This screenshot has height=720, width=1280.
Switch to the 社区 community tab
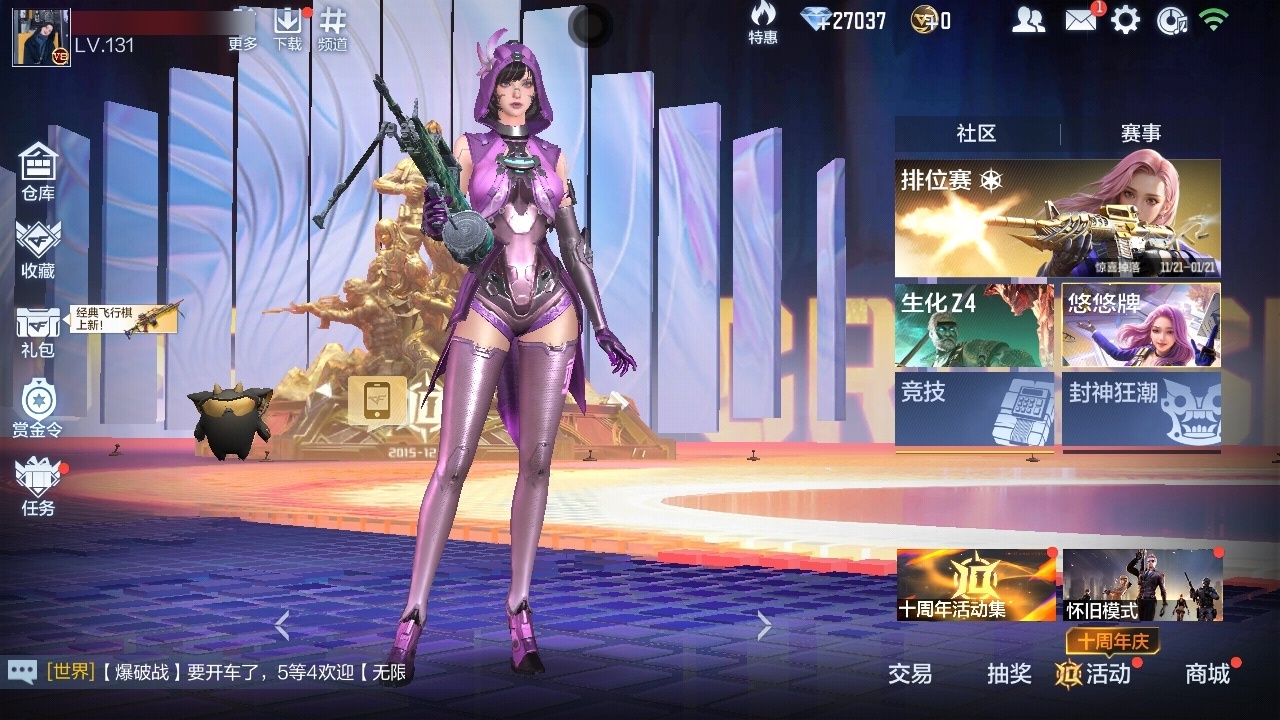(x=976, y=134)
